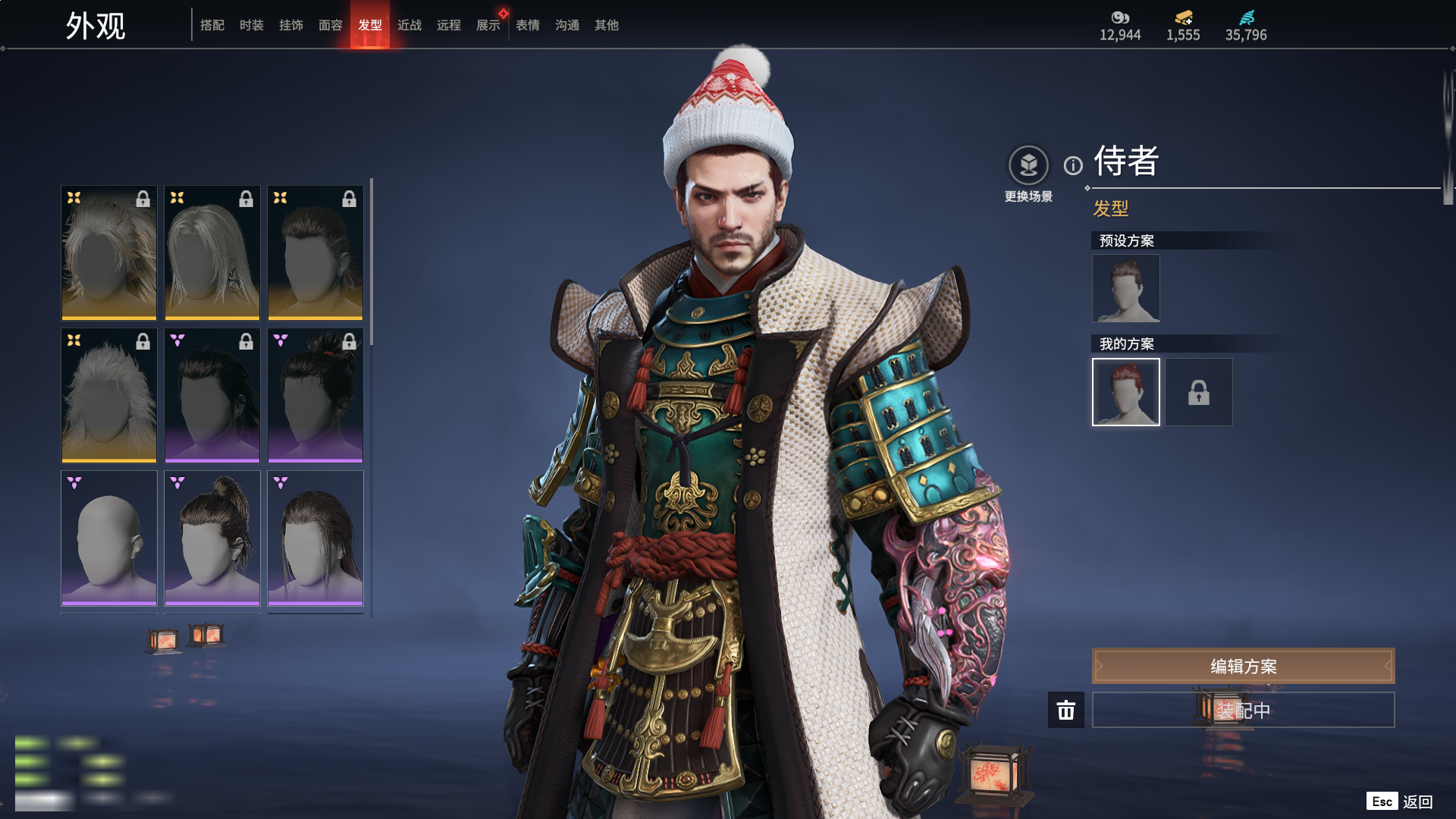Pick the spiky white mane hairstyle tile
Screen dimensions: 1456x819
pyautogui.click(x=109, y=395)
